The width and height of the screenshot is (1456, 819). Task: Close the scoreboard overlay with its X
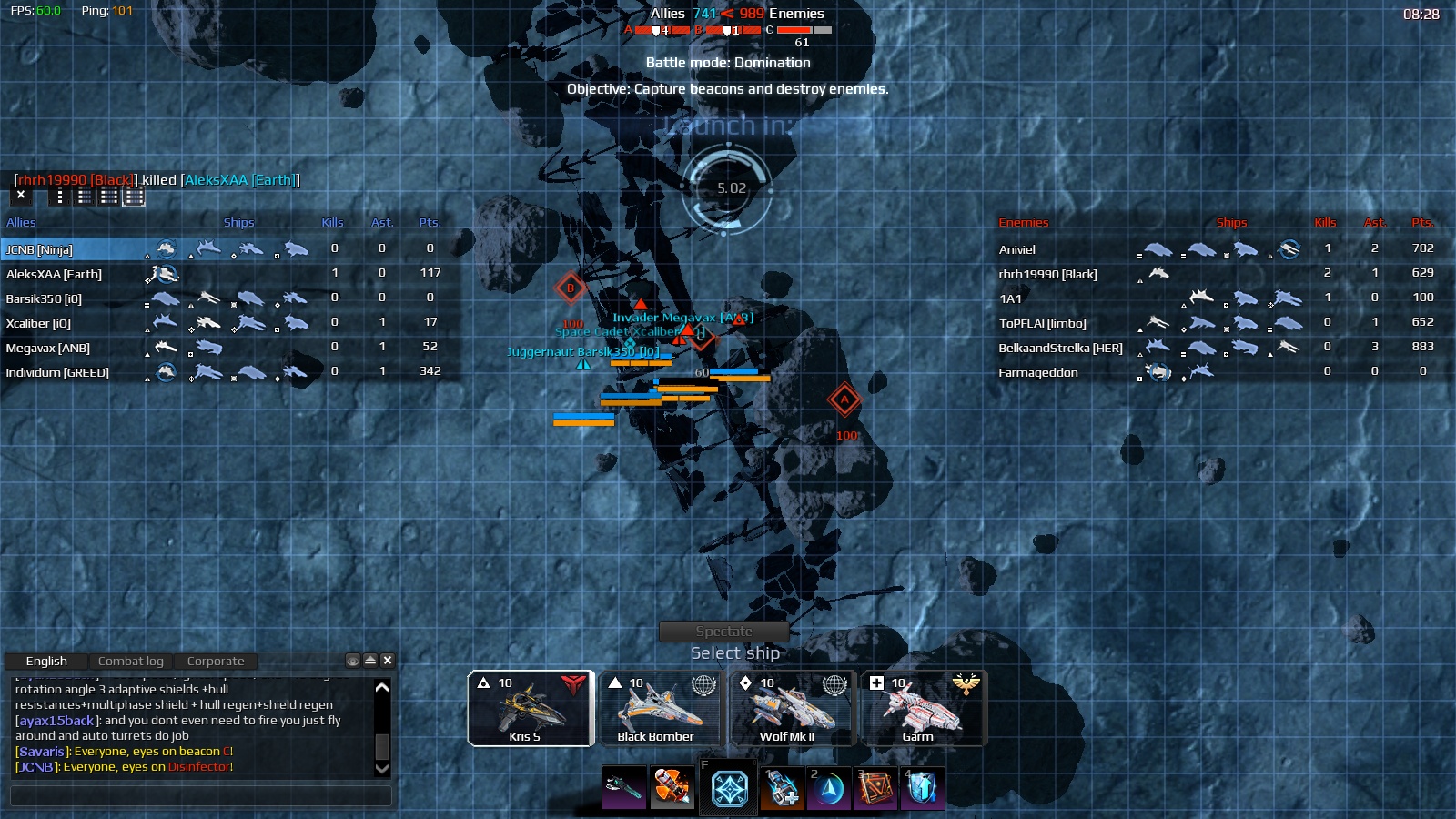(20, 195)
